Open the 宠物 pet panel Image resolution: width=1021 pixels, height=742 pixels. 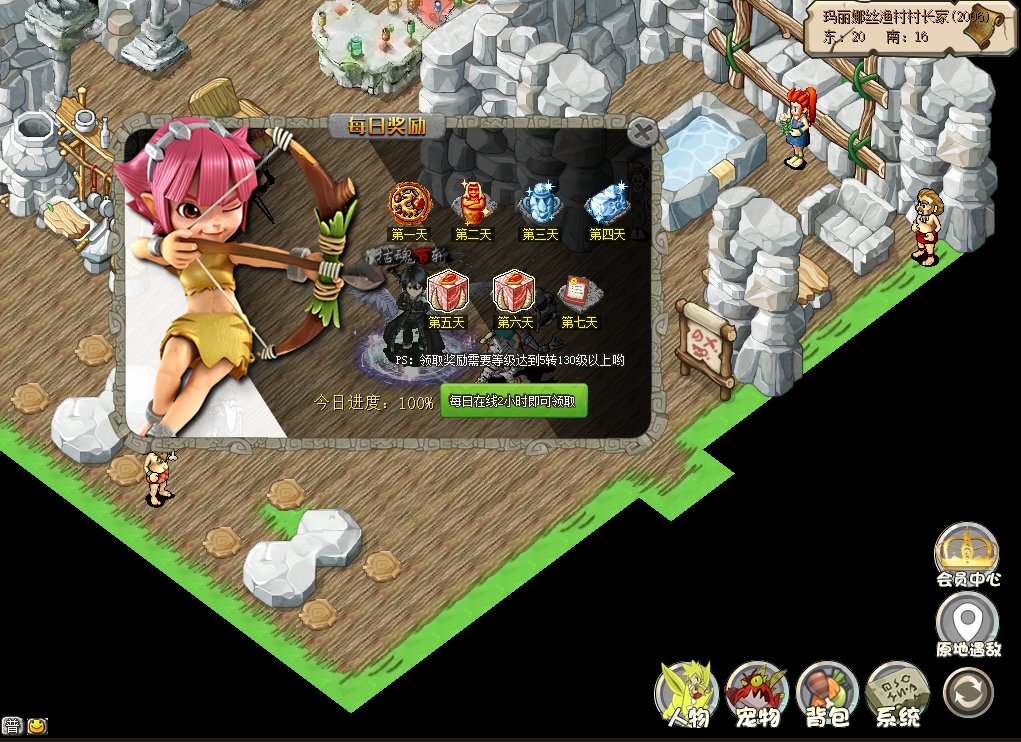757,692
